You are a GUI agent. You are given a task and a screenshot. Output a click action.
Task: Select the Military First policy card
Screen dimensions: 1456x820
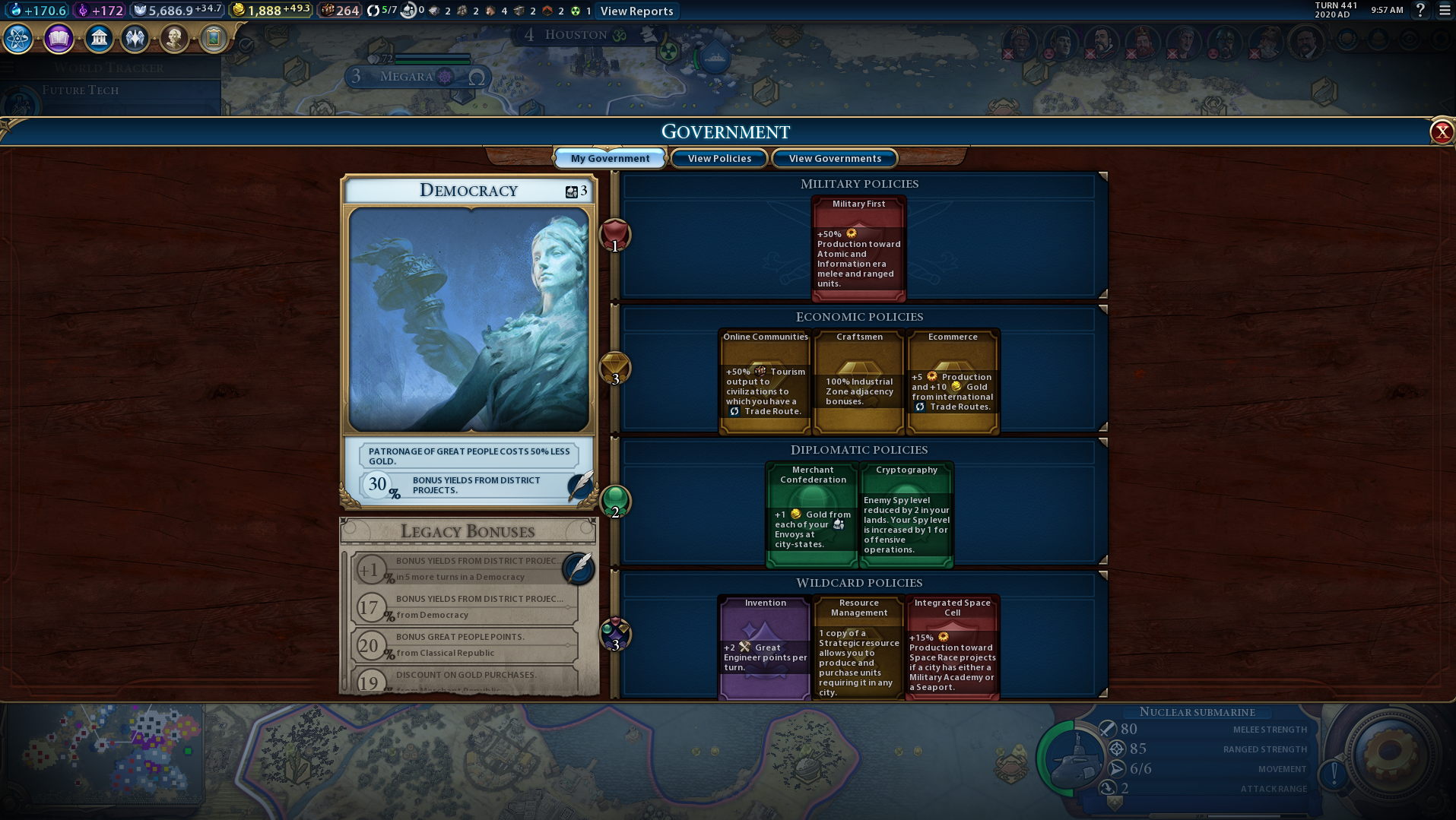(x=858, y=247)
